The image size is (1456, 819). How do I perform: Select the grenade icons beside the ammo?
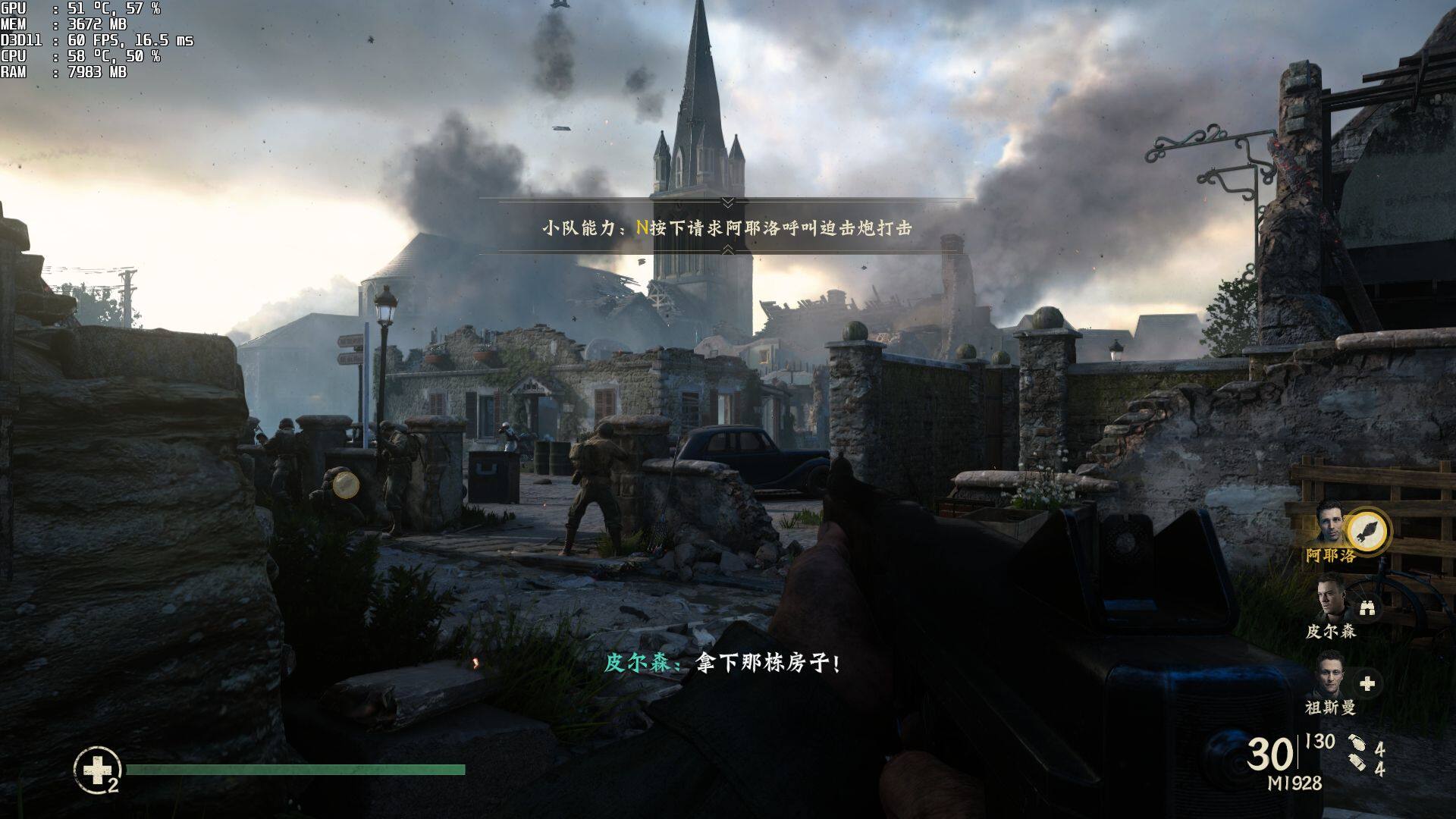pyautogui.click(x=1357, y=753)
